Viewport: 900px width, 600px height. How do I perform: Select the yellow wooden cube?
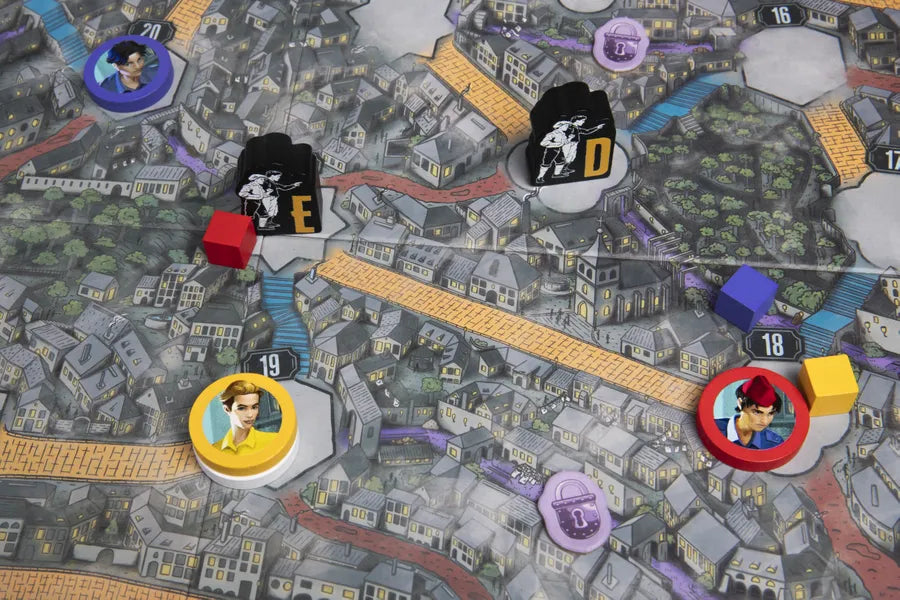(828, 384)
